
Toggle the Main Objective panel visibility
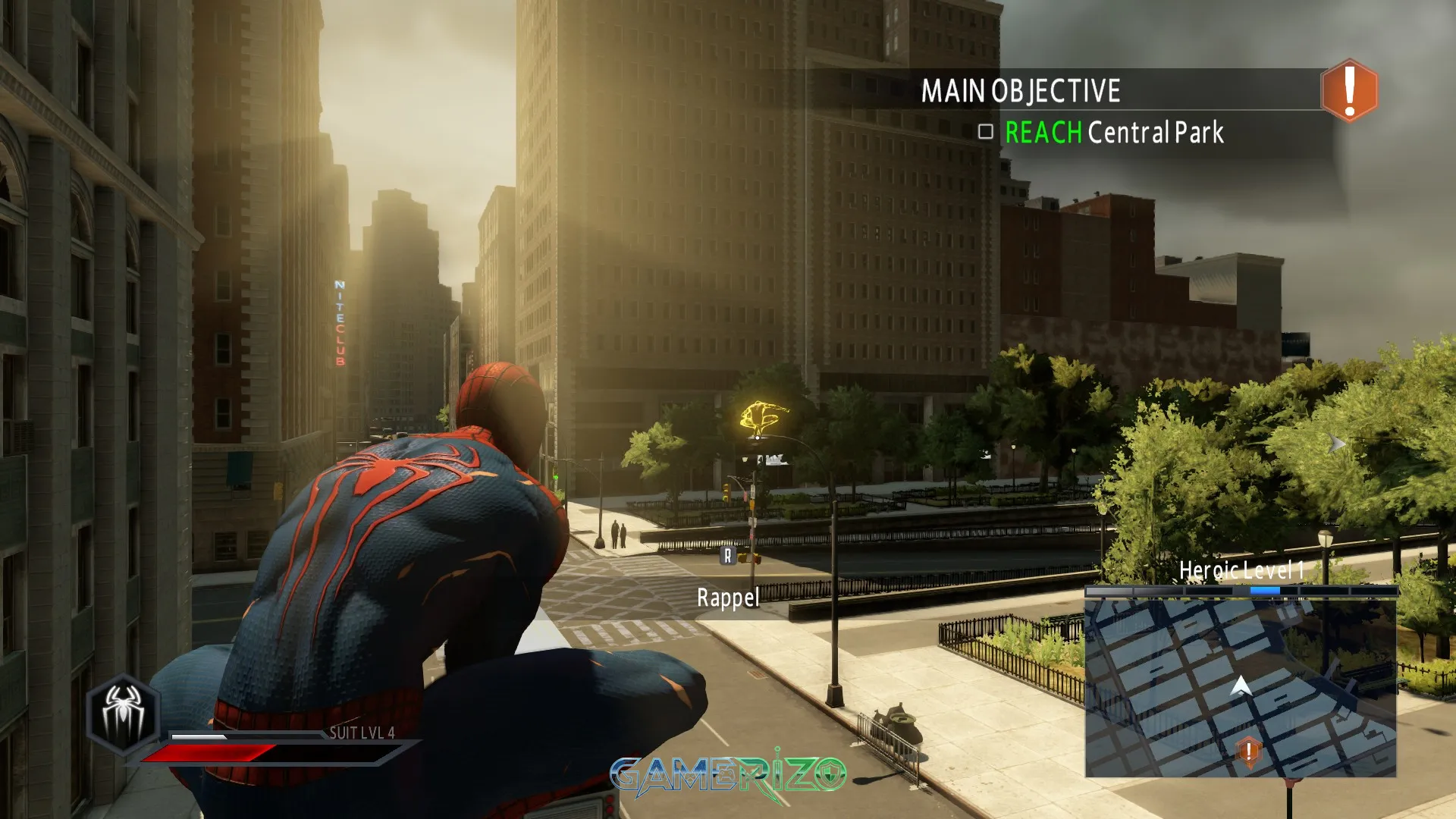(x=1020, y=91)
